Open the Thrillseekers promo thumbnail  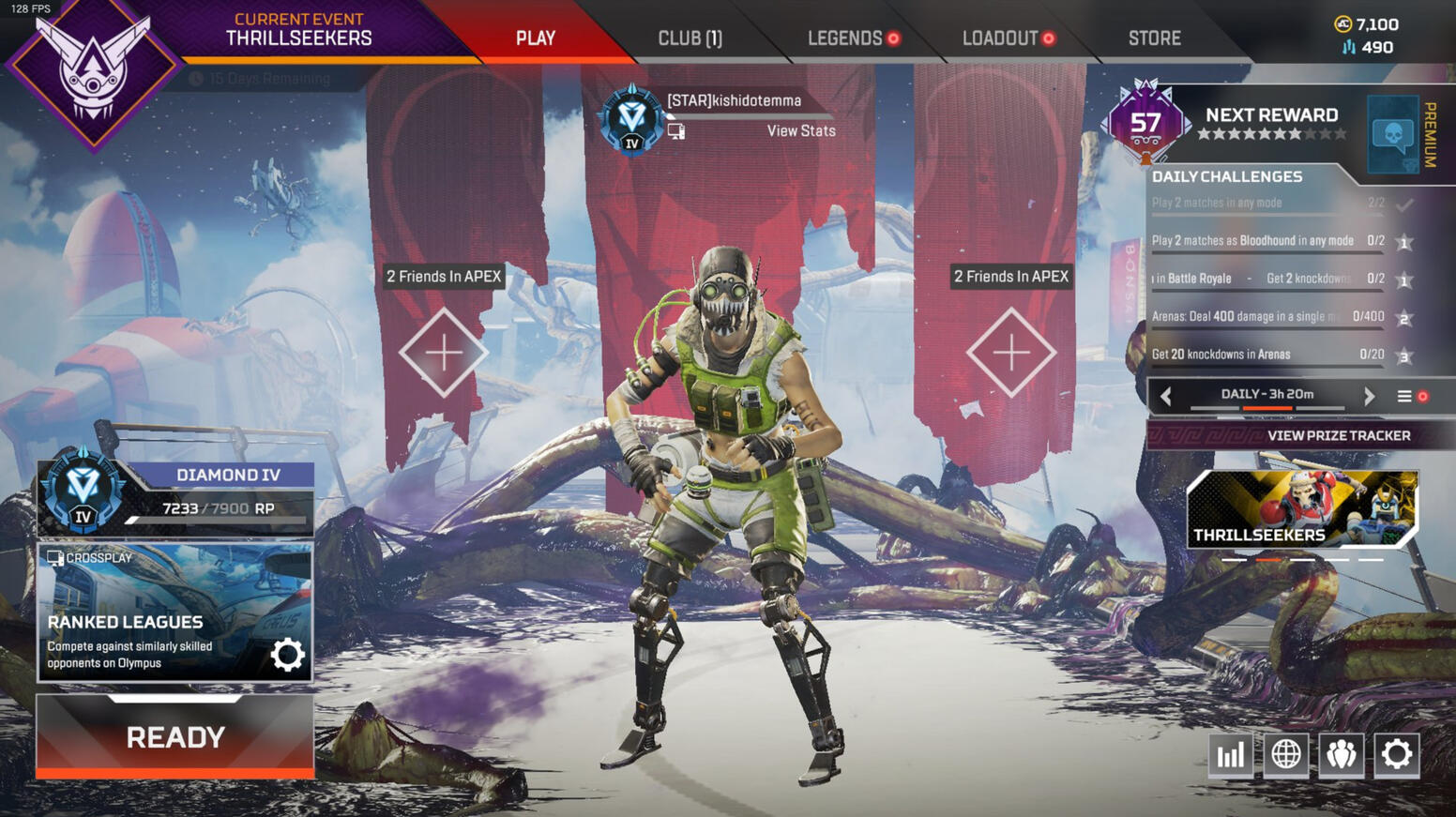pyautogui.click(x=1302, y=509)
